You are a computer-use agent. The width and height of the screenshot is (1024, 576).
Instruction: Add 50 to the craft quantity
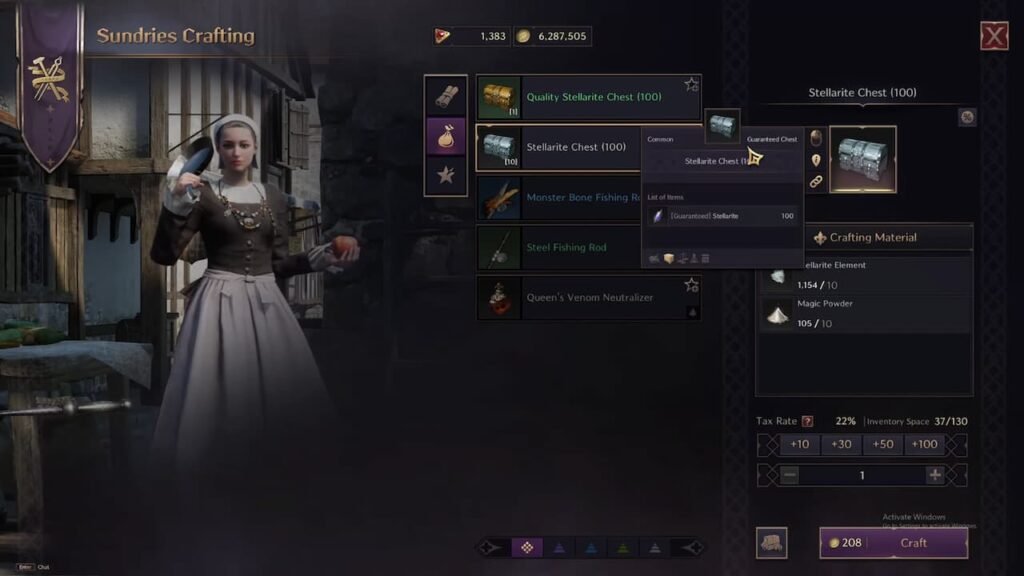click(883, 445)
